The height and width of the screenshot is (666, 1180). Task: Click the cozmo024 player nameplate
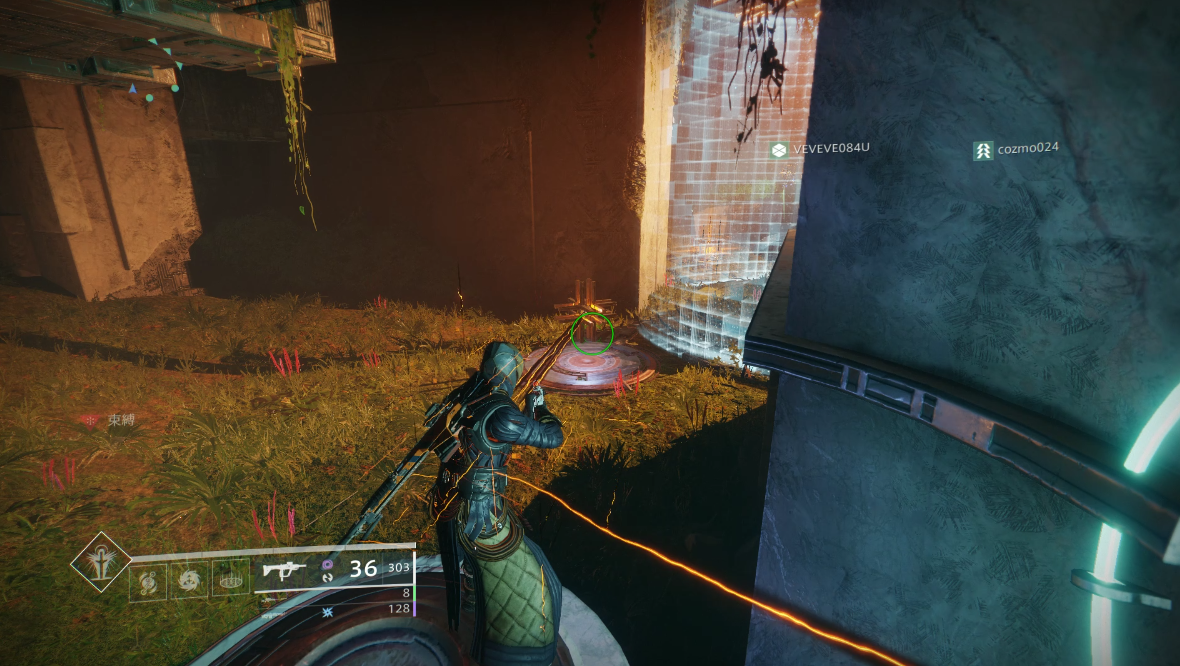tap(1016, 149)
